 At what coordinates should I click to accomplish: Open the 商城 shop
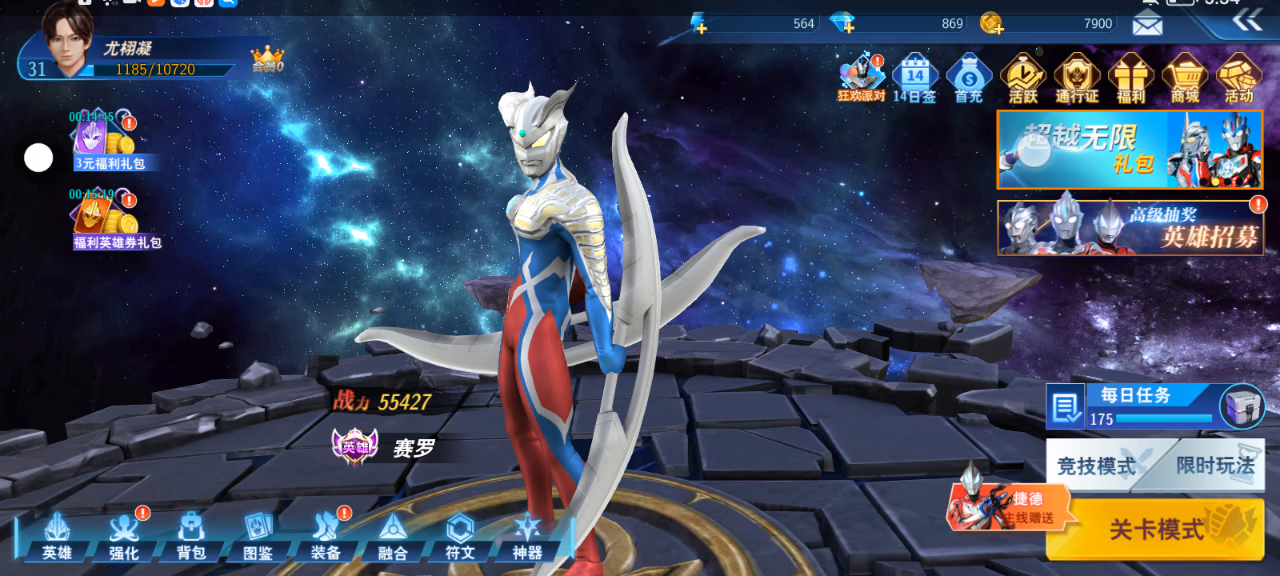tap(1185, 78)
